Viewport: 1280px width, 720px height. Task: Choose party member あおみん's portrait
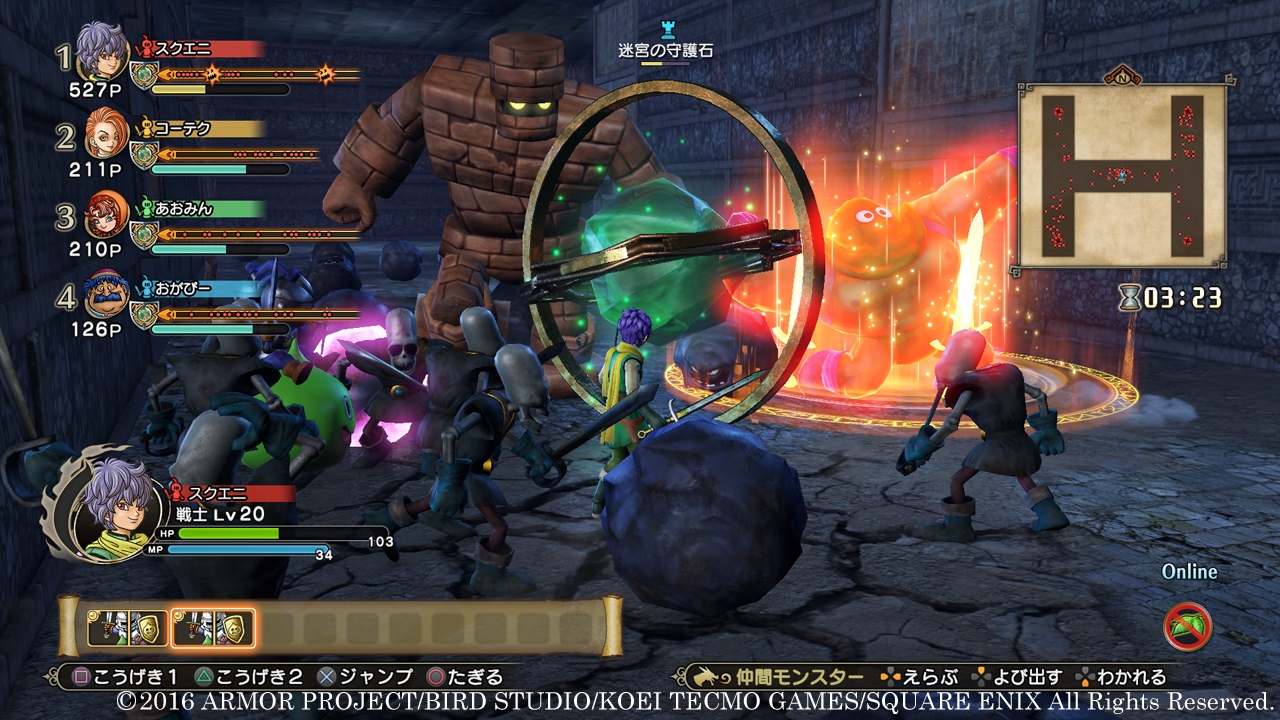coord(105,216)
